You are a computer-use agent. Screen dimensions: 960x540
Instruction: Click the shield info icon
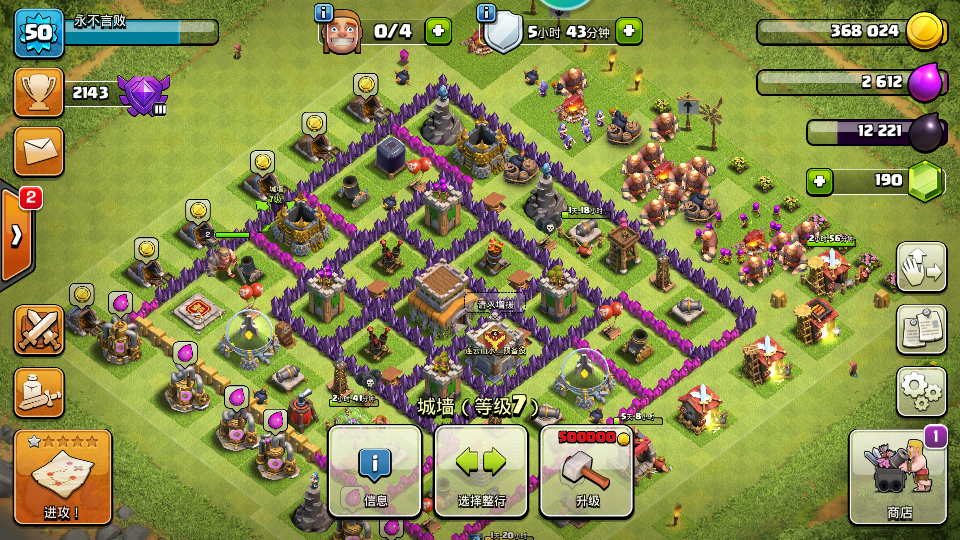pos(487,13)
